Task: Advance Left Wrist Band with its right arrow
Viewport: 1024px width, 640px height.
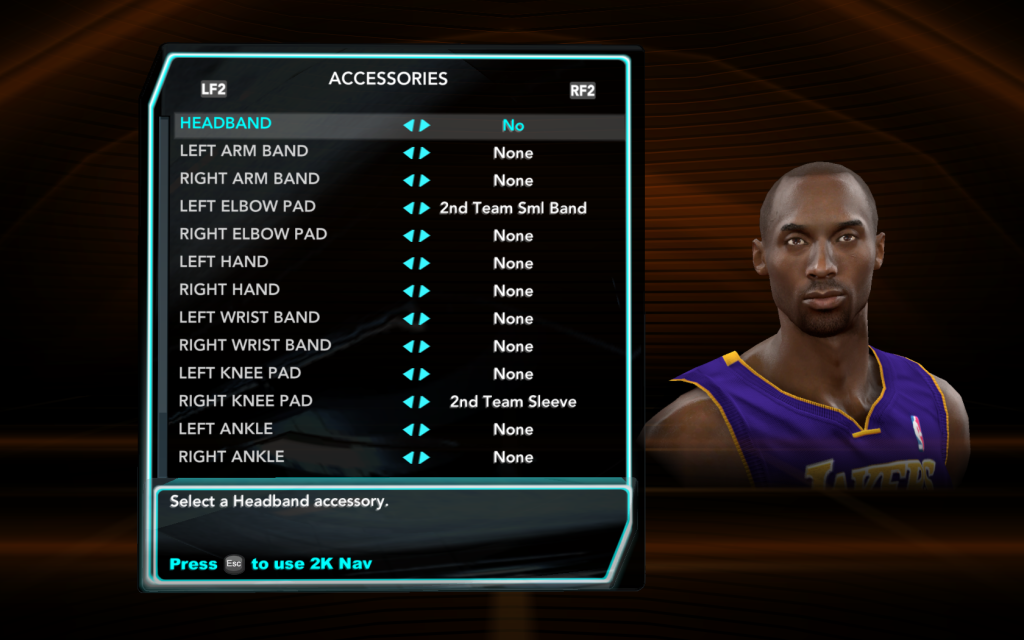Action: click(425, 319)
